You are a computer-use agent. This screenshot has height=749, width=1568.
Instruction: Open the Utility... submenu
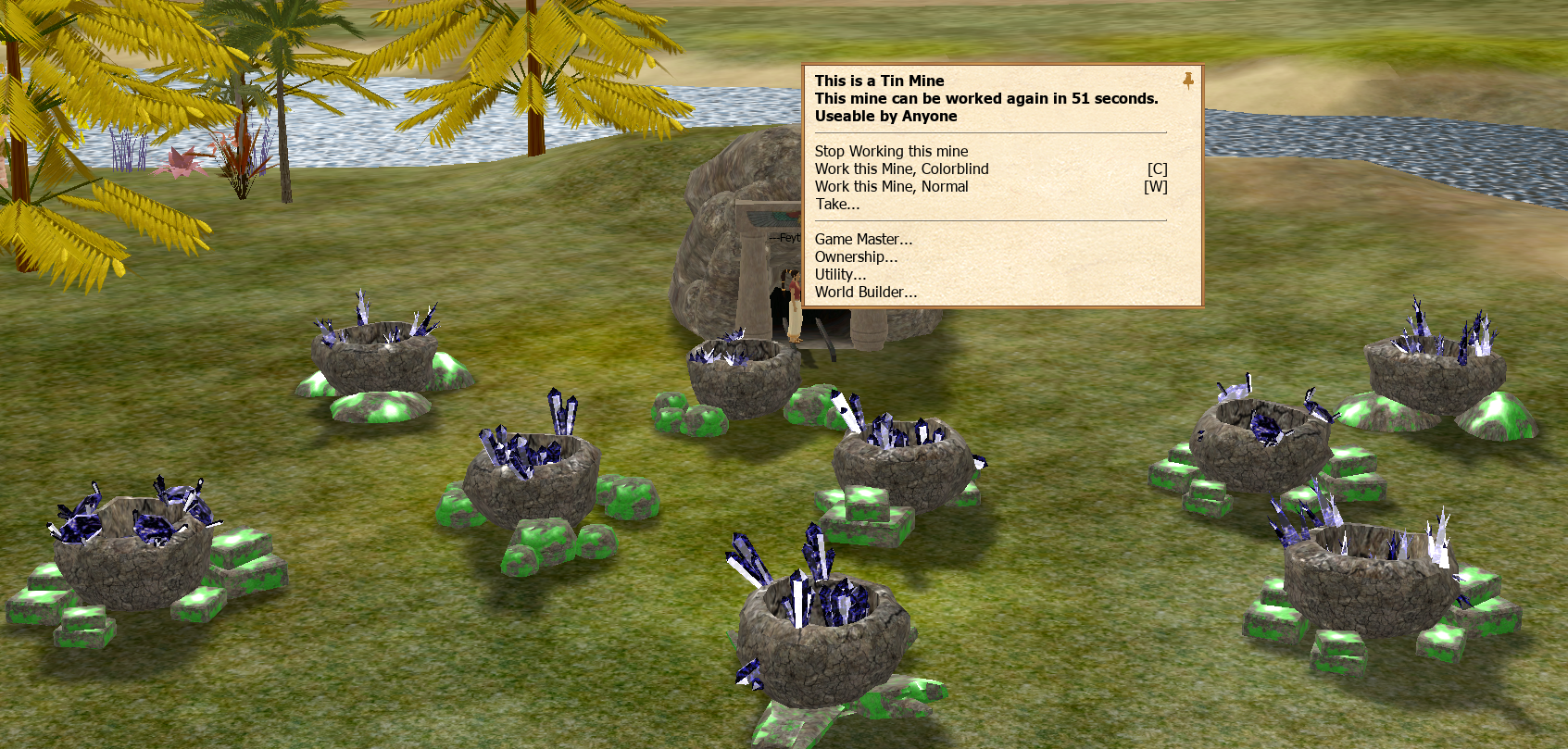tap(840, 275)
